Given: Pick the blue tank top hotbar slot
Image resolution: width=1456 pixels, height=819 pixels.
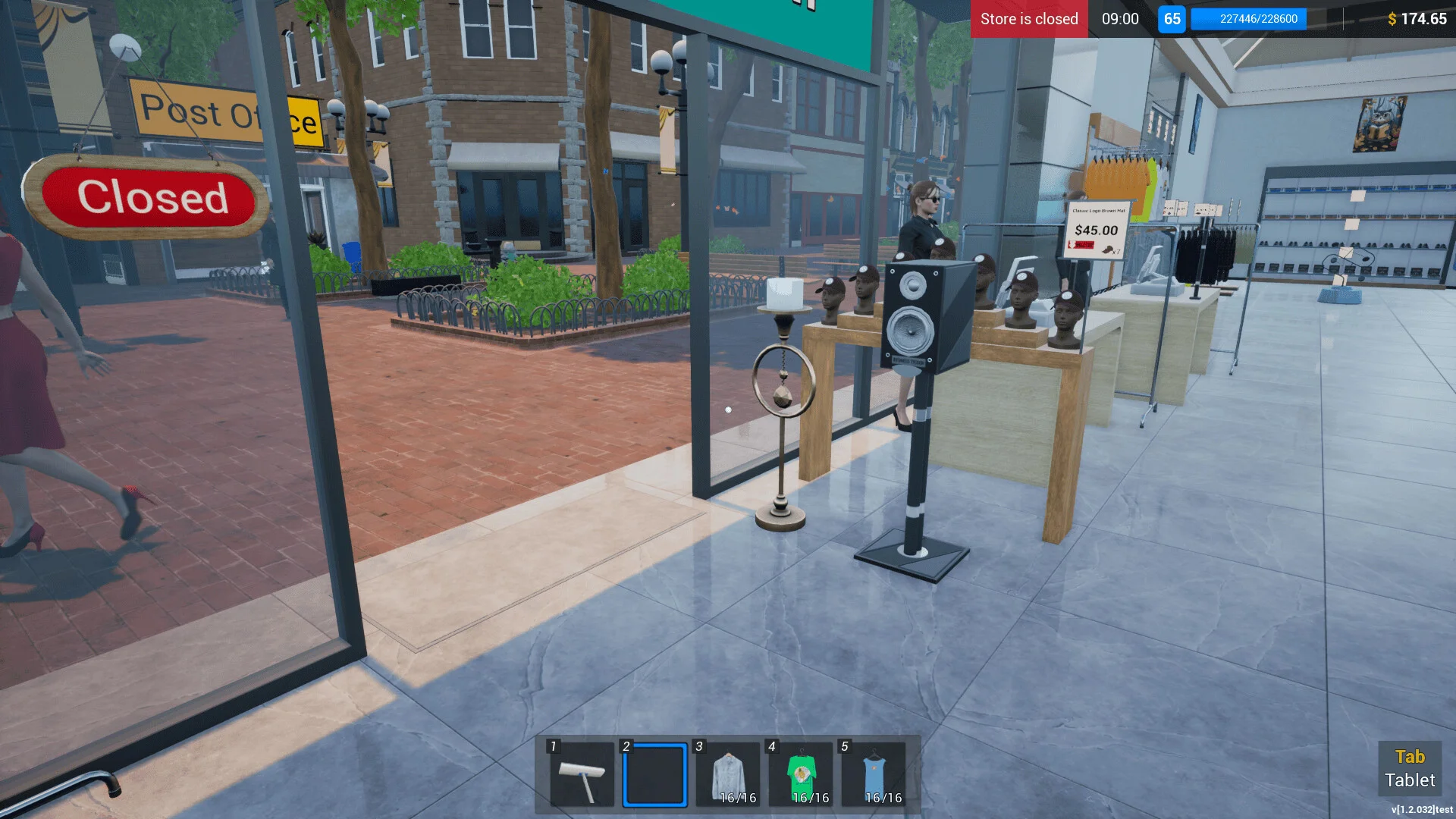Looking at the screenshot, I should pos(874,775).
